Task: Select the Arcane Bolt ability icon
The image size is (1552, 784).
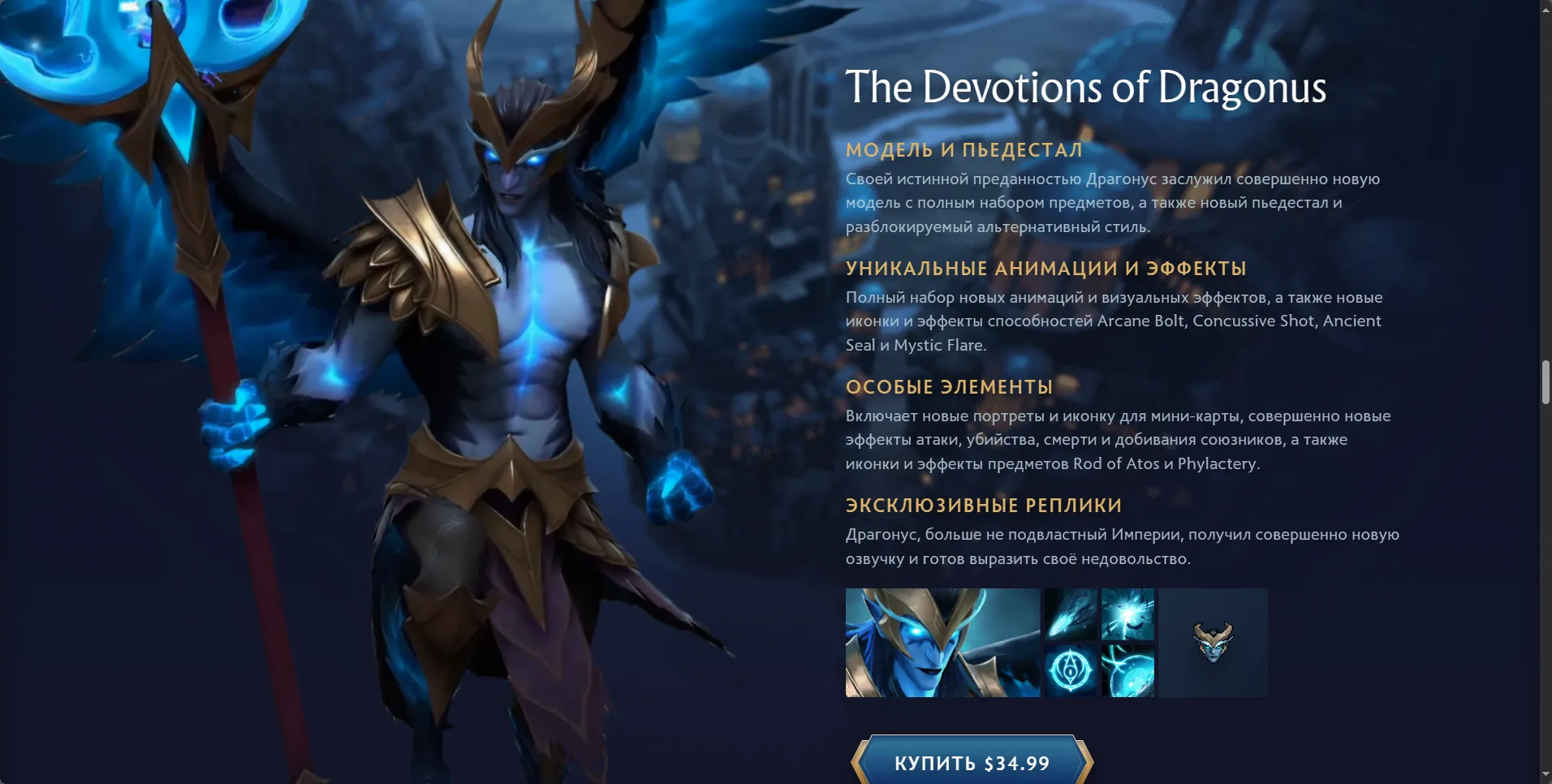Action: click(x=1071, y=614)
